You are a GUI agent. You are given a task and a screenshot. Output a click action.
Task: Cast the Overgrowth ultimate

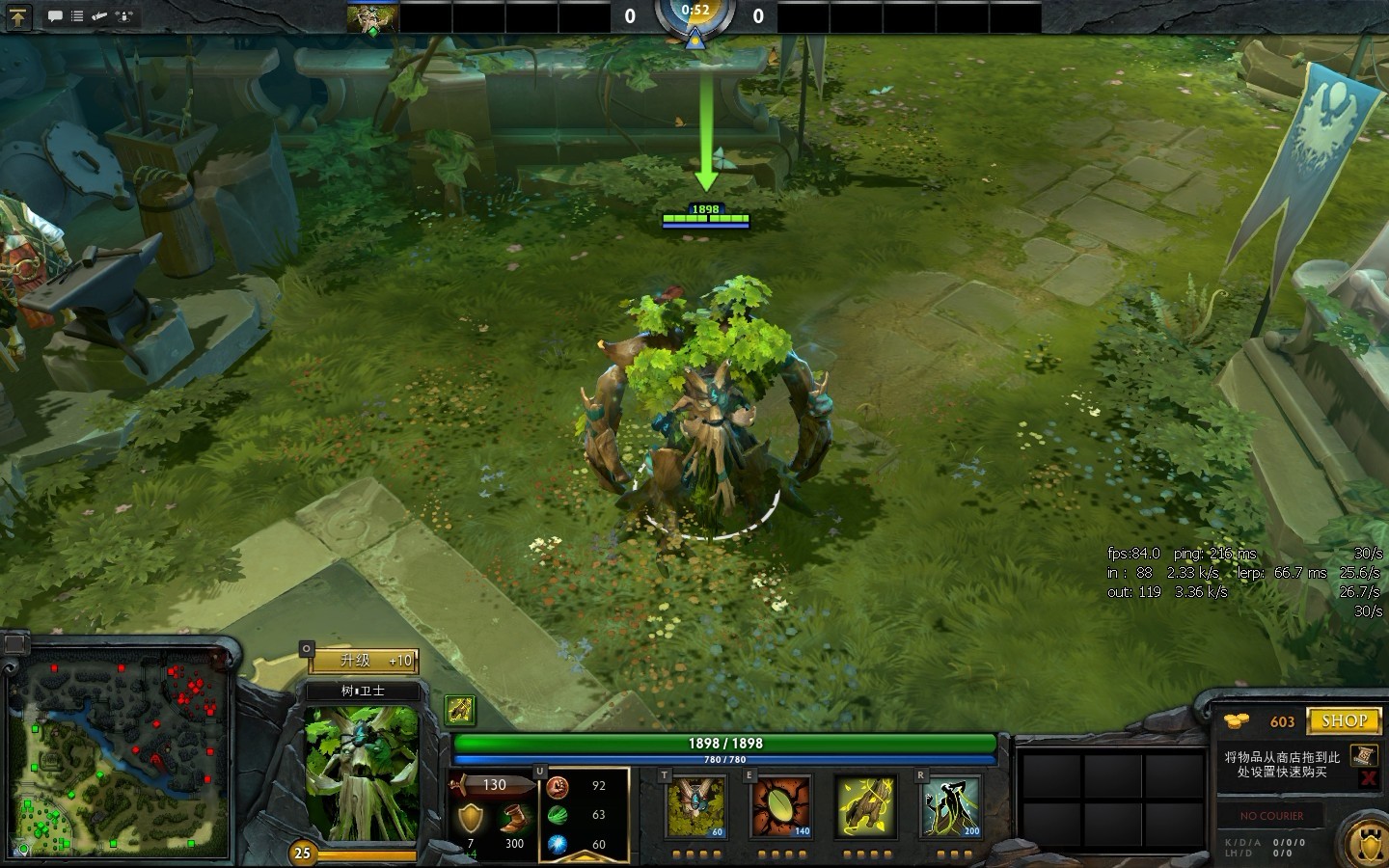pyautogui.click(x=950, y=806)
